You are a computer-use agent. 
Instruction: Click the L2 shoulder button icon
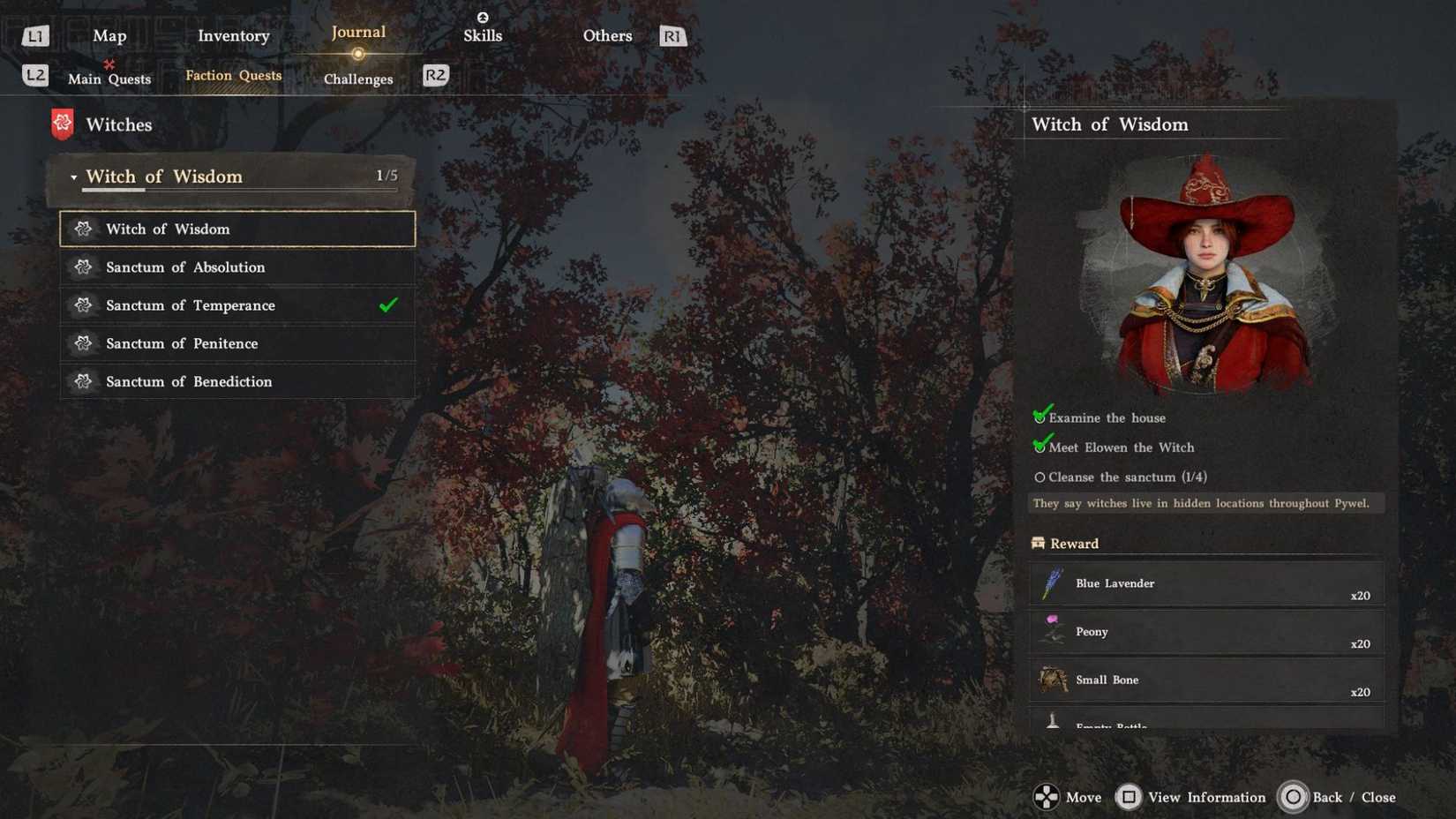point(35,75)
